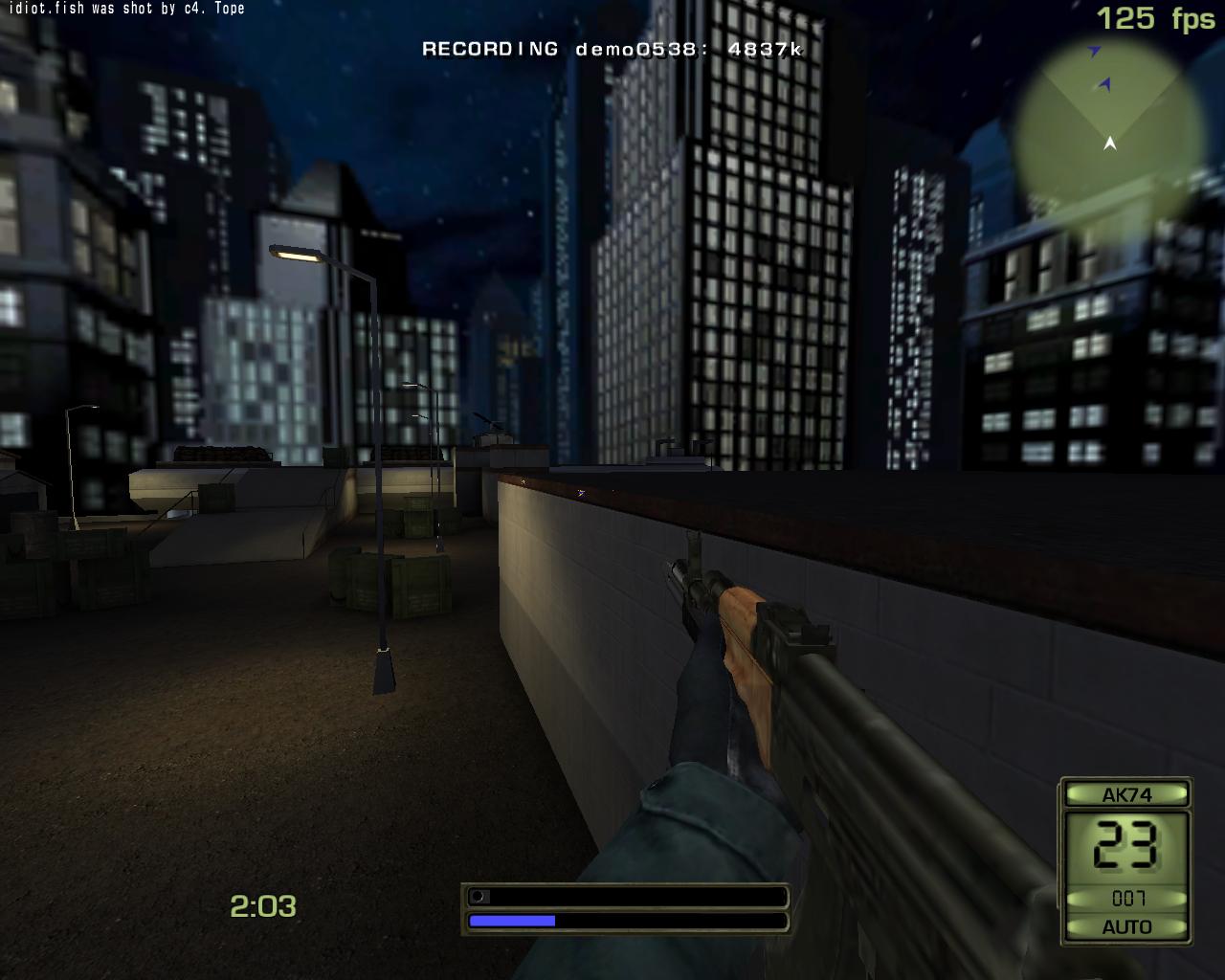Image resolution: width=1225 pixels, height=980 pixels.
Task: Toggle the AUTO fire mode indicator
Action: [x=1126, y=926]
